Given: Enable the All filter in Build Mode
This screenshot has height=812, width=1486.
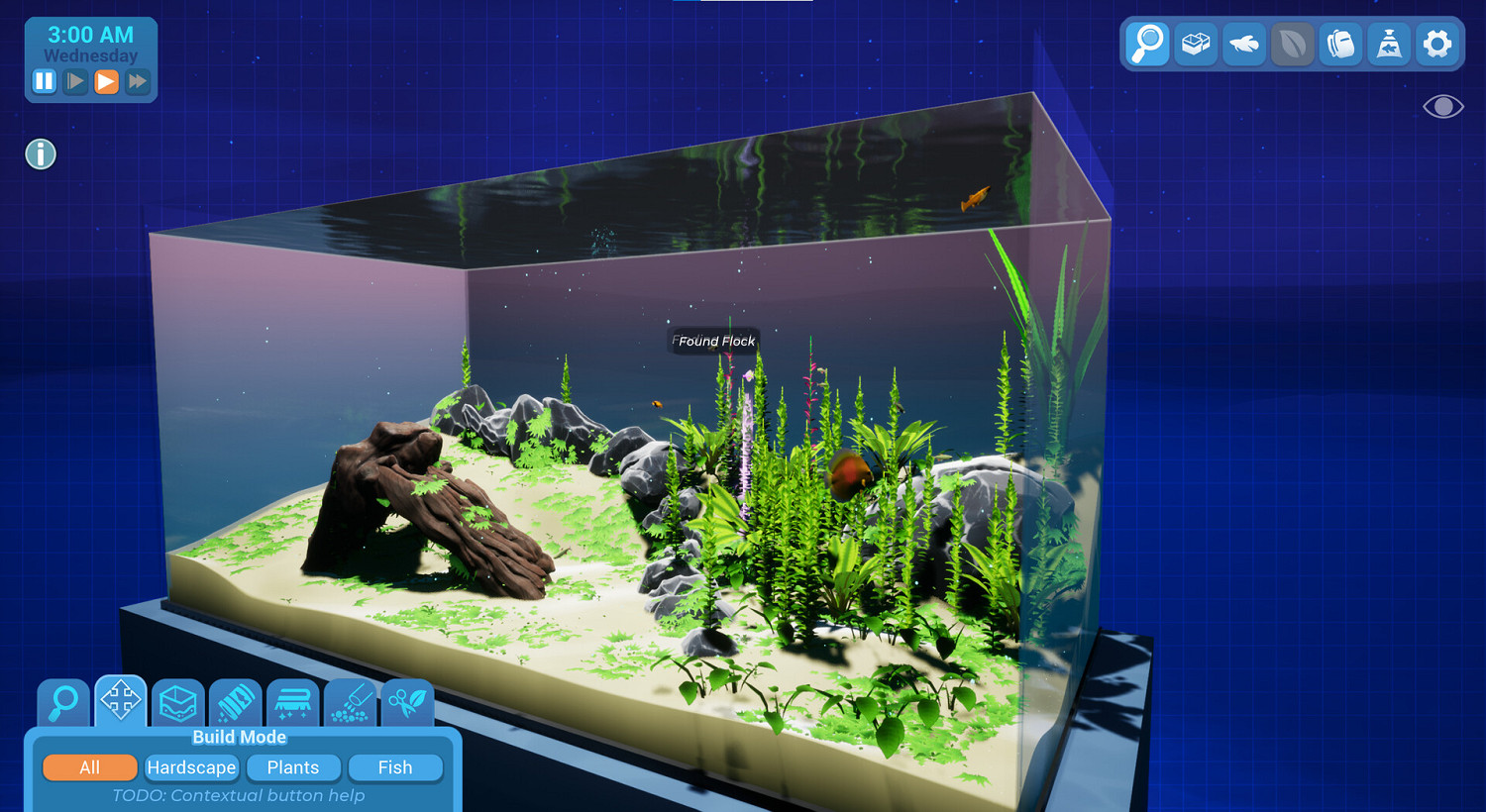Looking at the screenshot, I should [x=89, y=767].
